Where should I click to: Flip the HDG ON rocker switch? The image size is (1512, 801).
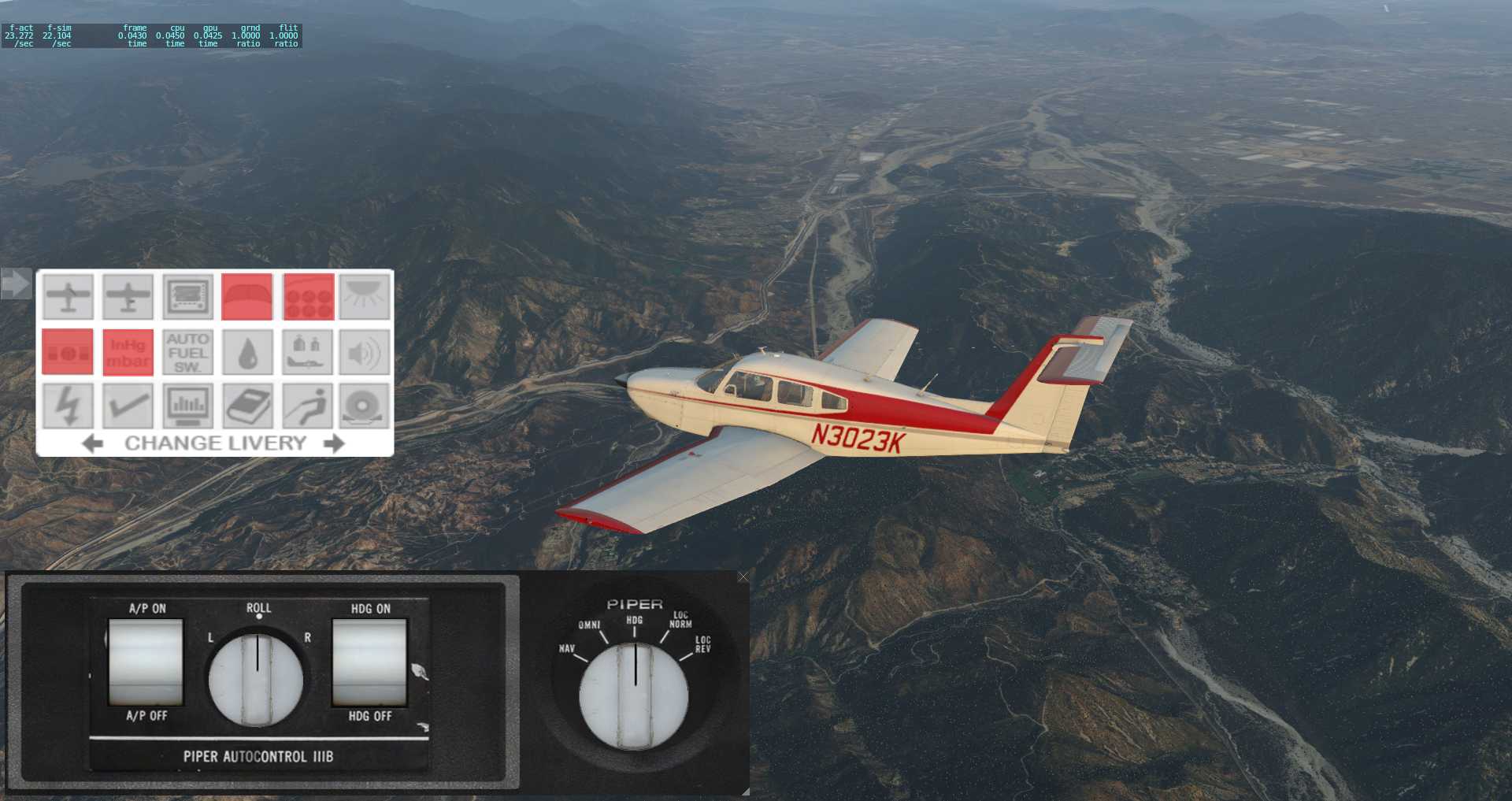[369, 662]
